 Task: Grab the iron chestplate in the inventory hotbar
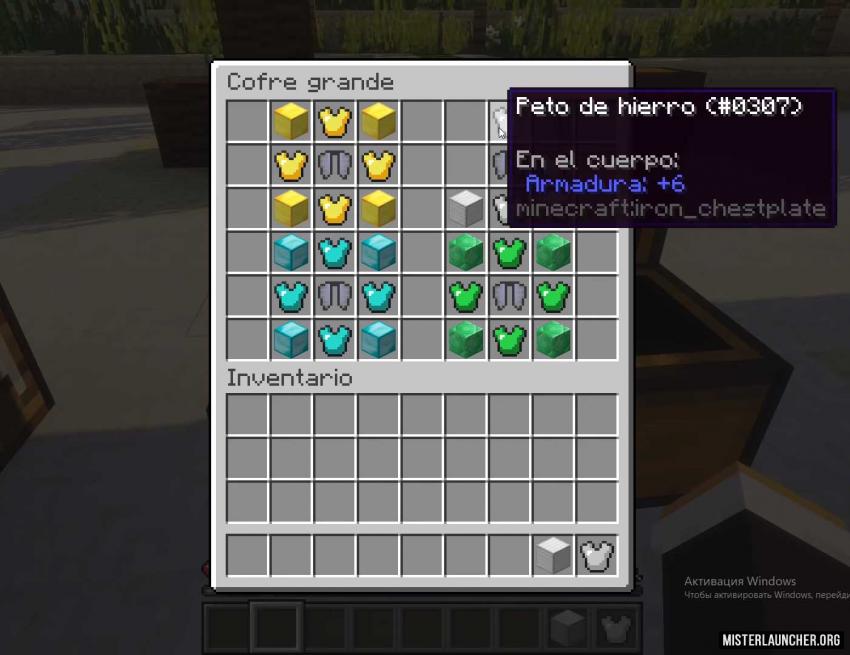click(597, 555)
